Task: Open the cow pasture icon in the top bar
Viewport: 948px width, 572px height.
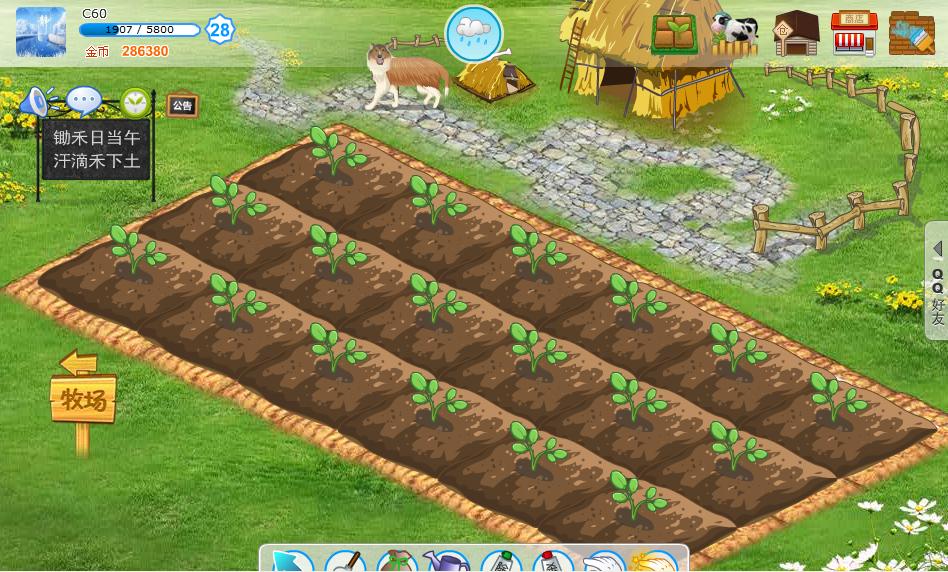Action: click(735, 33)
